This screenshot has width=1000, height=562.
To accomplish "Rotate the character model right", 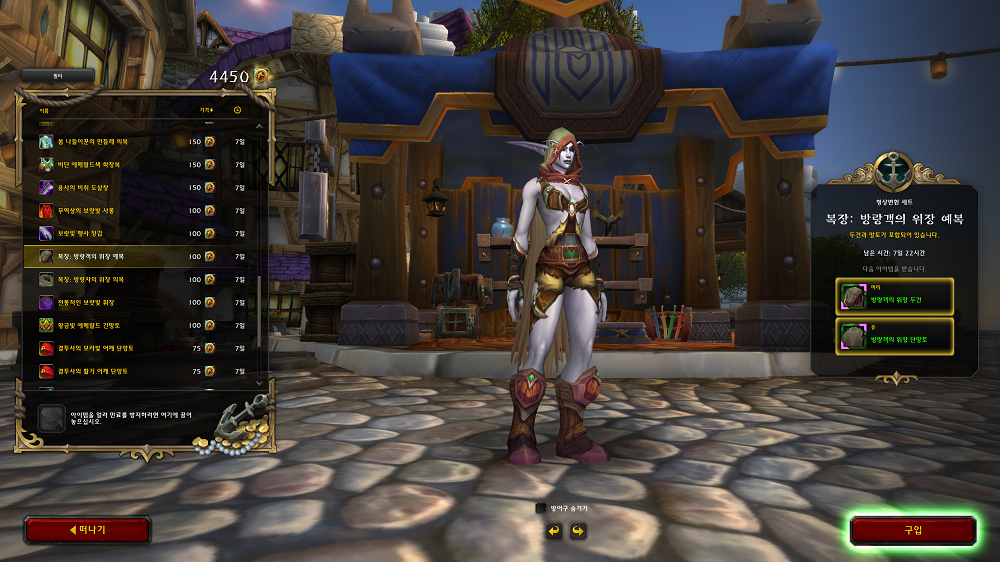I will tap(577, 530).
